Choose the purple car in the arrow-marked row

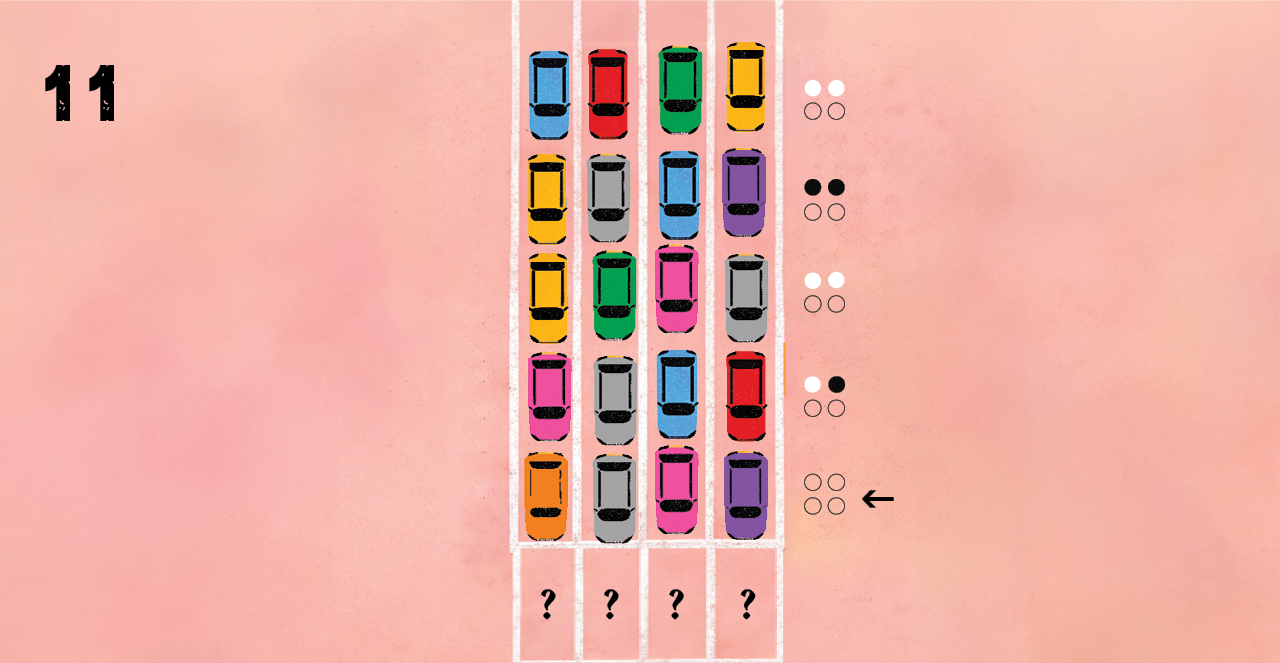click(745, 495)
